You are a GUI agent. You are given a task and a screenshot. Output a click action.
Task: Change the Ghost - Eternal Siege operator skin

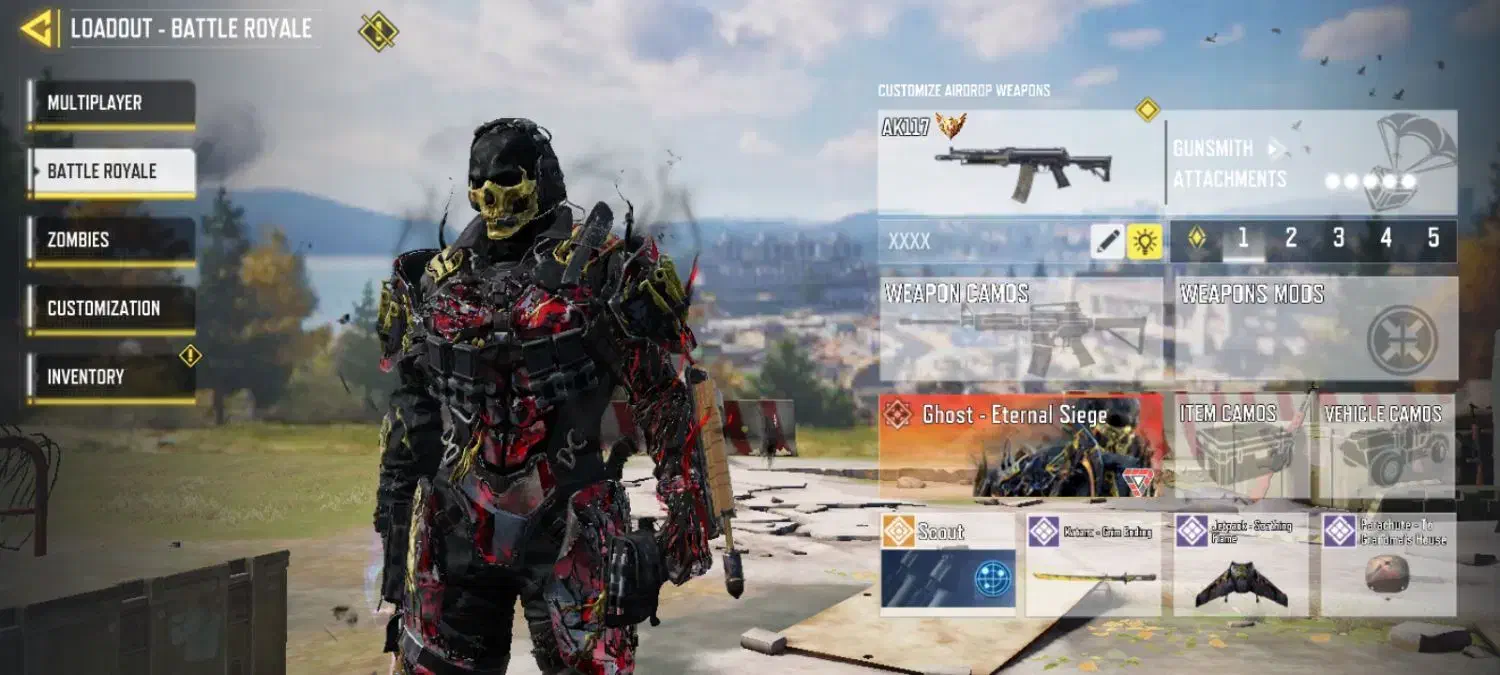tap(1020, 445)
